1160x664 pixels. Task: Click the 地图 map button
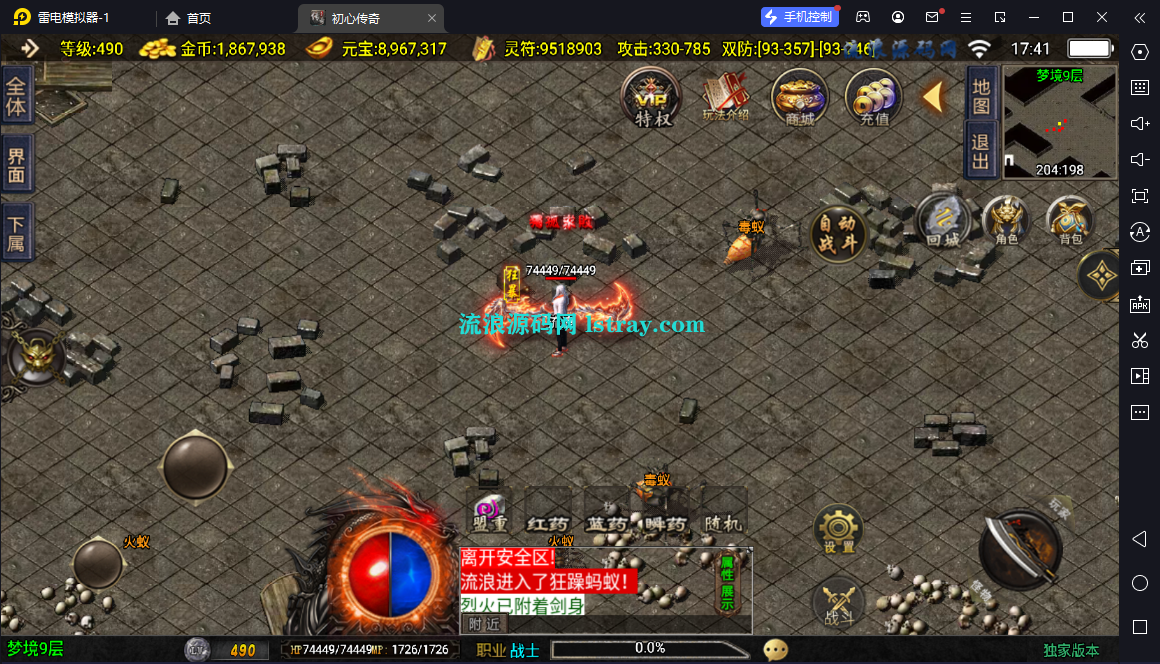click(x=981, y=95)
